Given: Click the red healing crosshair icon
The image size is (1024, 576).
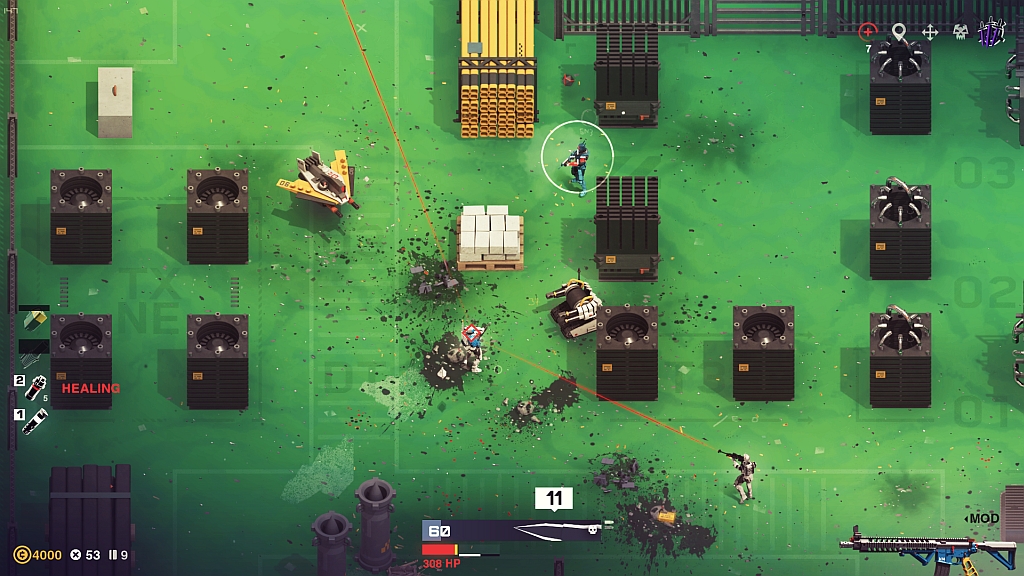Looking at the screenshot, I should (x=867, y=32).
